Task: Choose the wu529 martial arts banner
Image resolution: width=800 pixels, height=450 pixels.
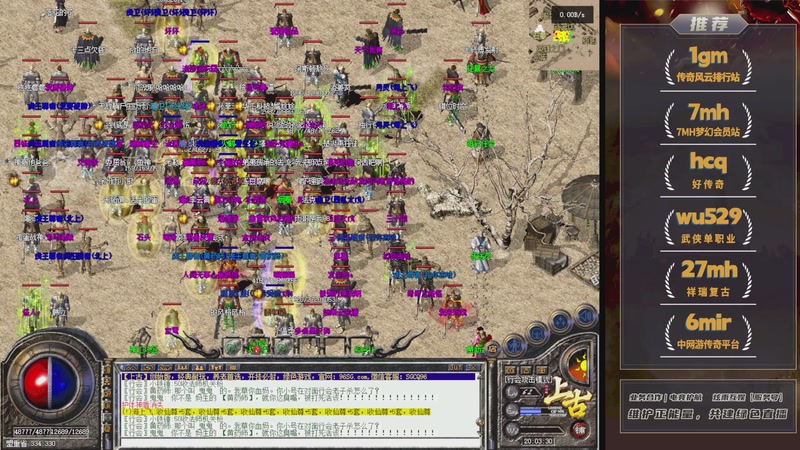Action: pos(708,226)
